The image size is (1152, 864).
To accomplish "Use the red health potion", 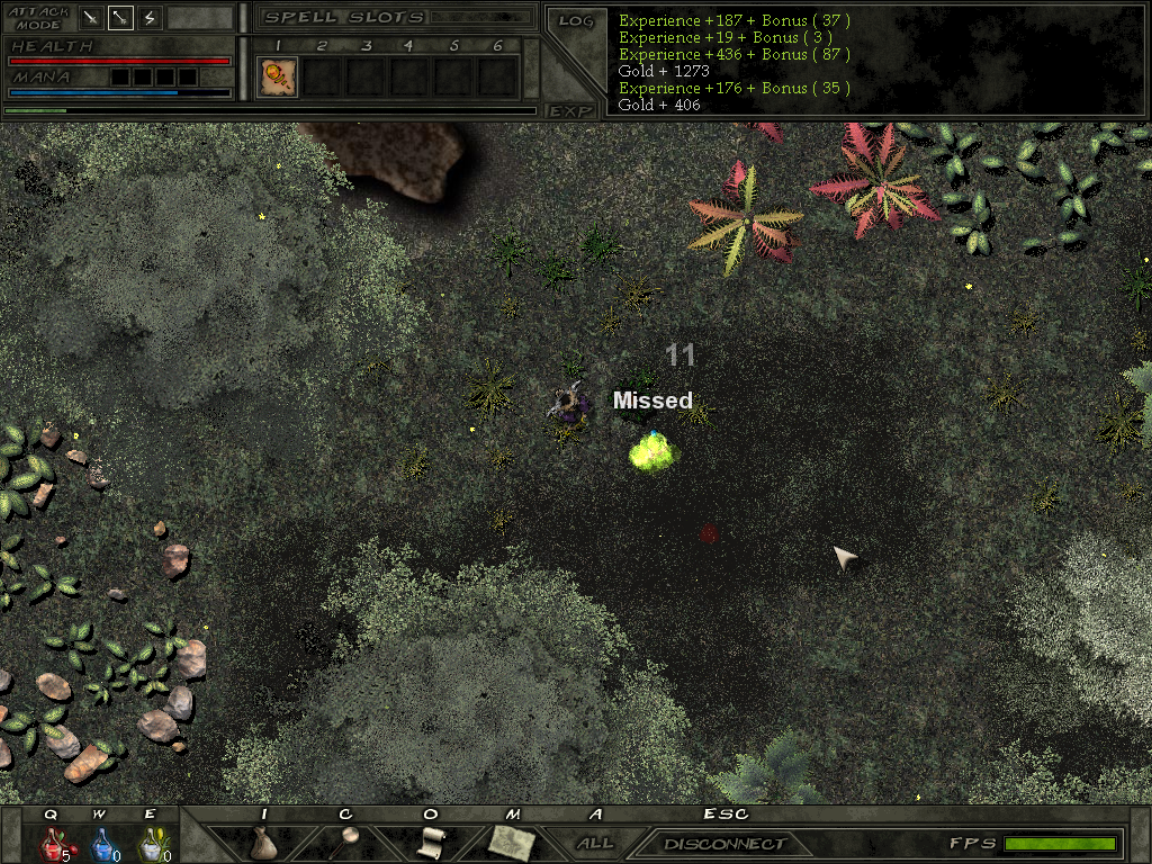I will [52, 845].
